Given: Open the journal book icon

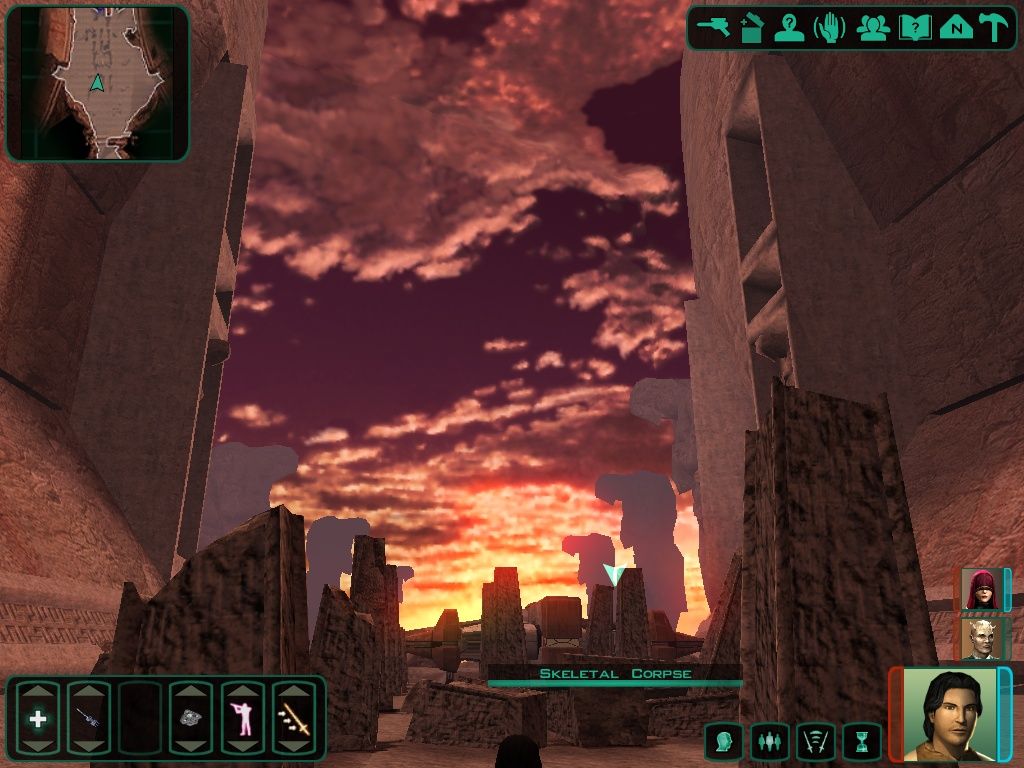Looking at the screenshot, I should click(x=914, y=28).
